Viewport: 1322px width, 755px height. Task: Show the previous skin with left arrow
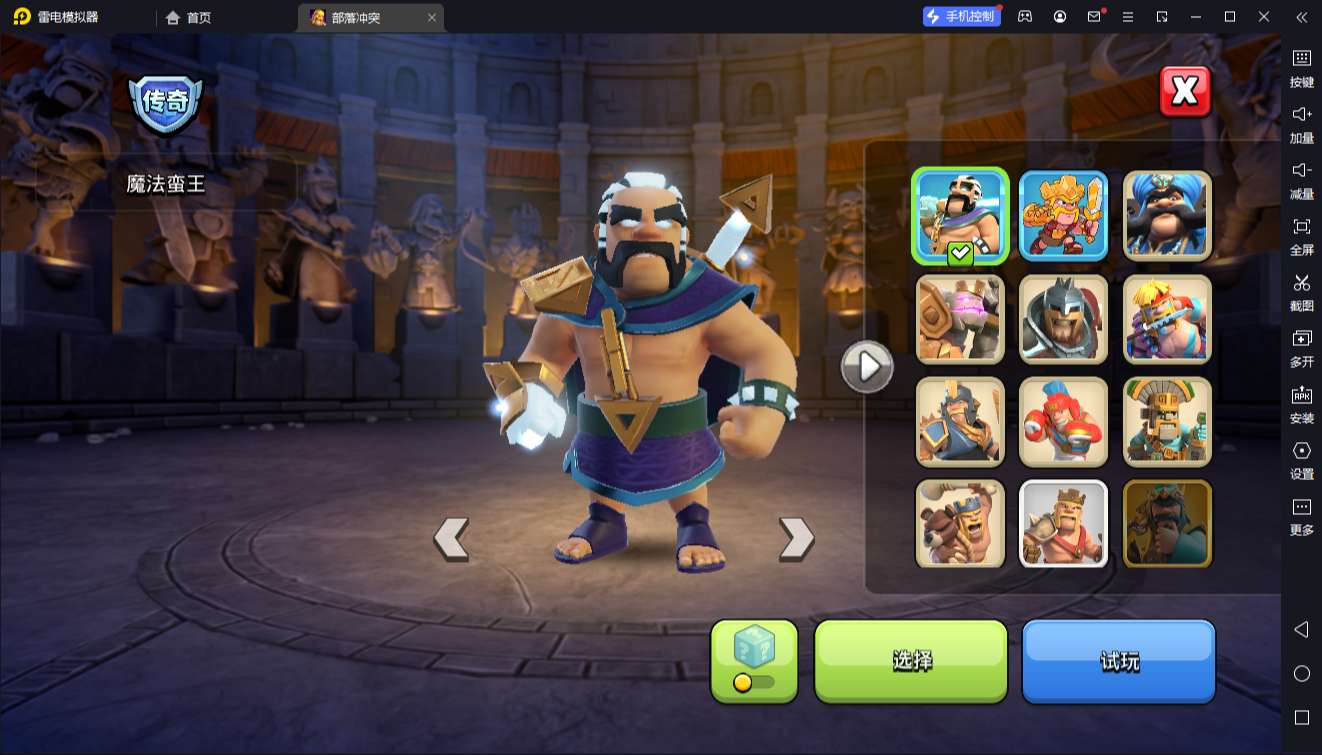451,539
